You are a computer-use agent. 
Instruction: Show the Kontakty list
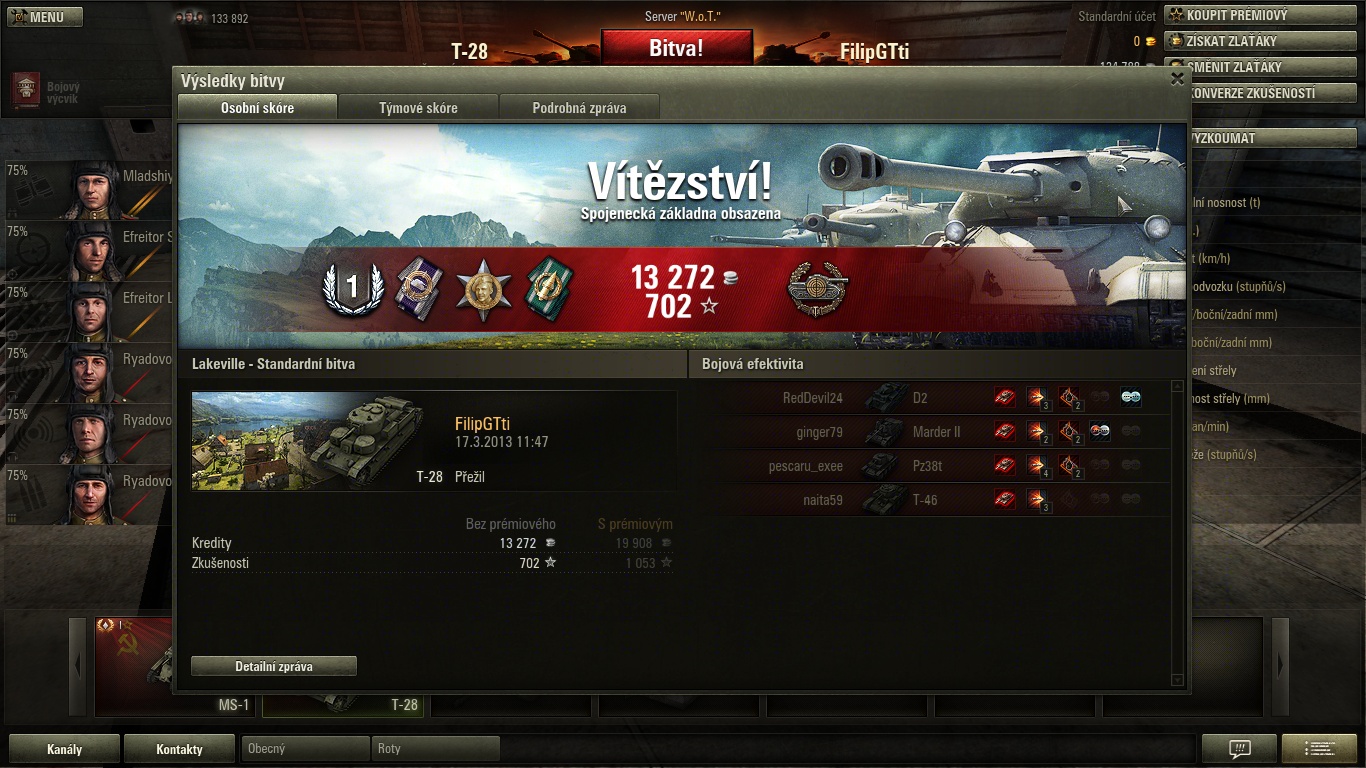pyautogui.click(x=179, y=749)
